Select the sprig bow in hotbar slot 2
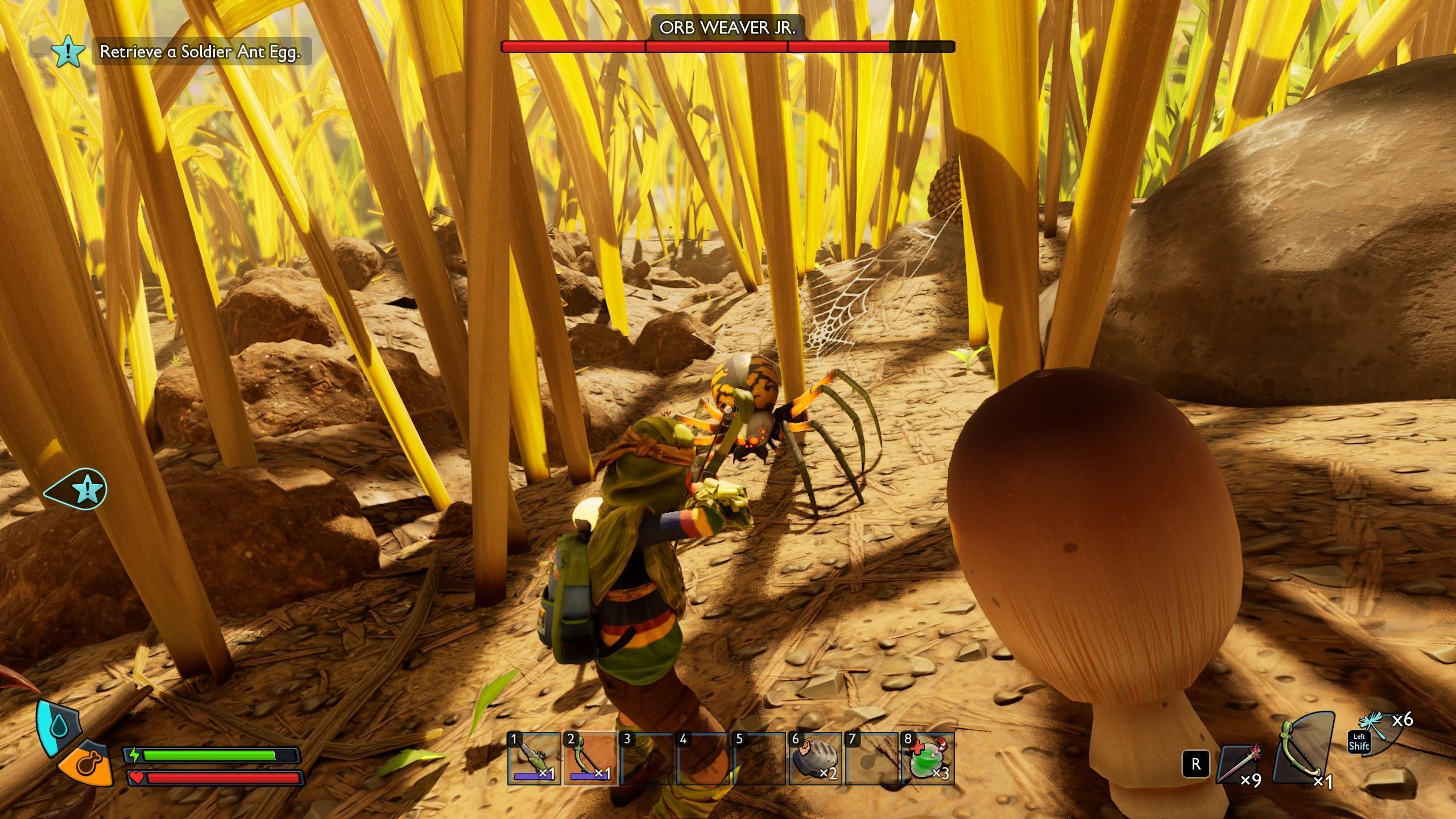Image resolution: width=1456 pixels, height=819 pixels. coord(590,759)
